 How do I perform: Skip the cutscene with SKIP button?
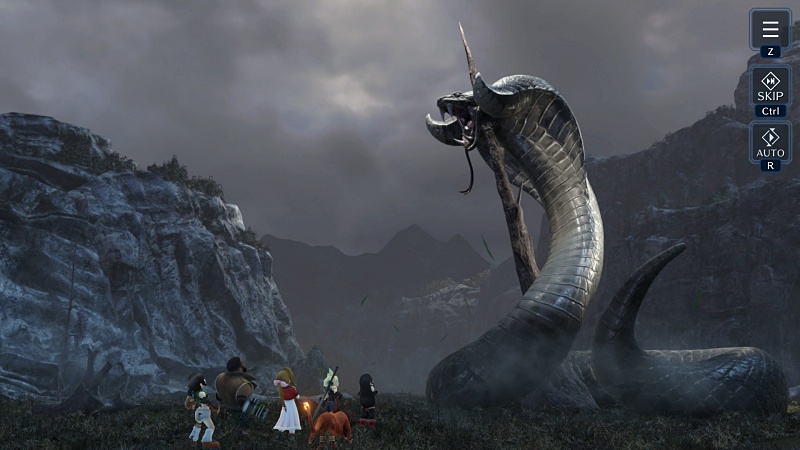pyautogui.click(x=770, y=86)
